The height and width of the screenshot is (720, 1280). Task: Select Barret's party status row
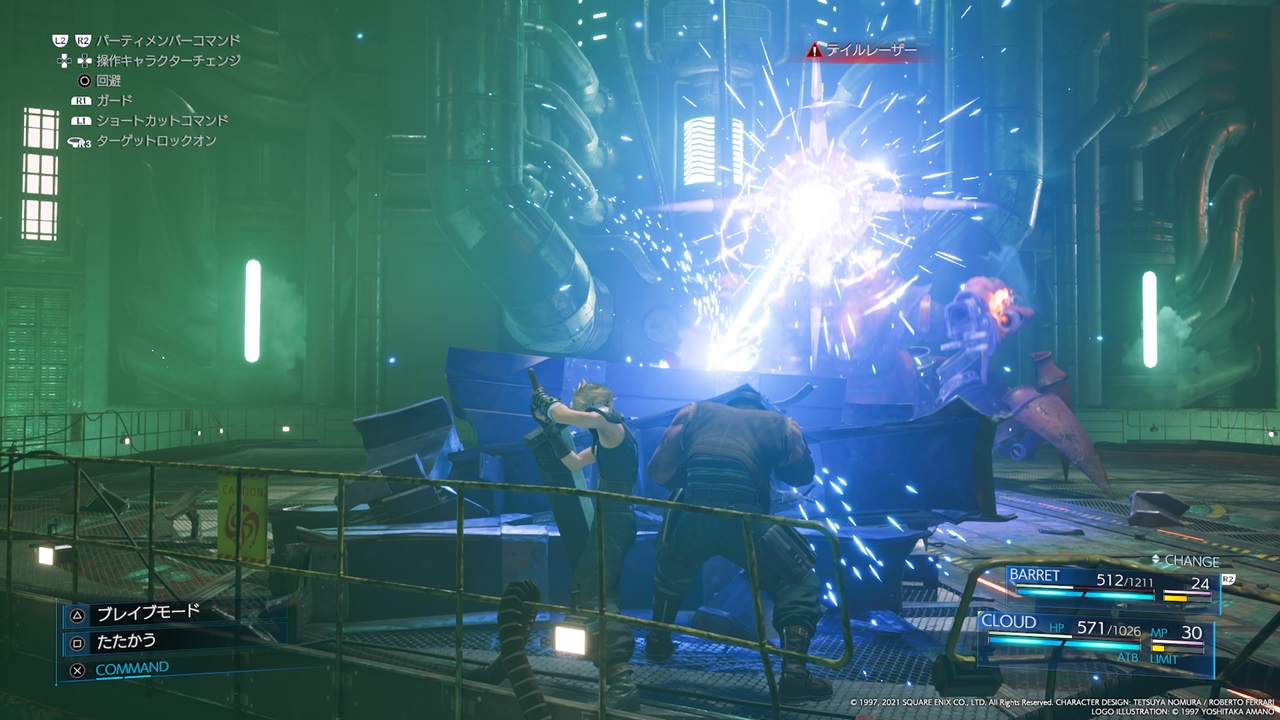1108,582
